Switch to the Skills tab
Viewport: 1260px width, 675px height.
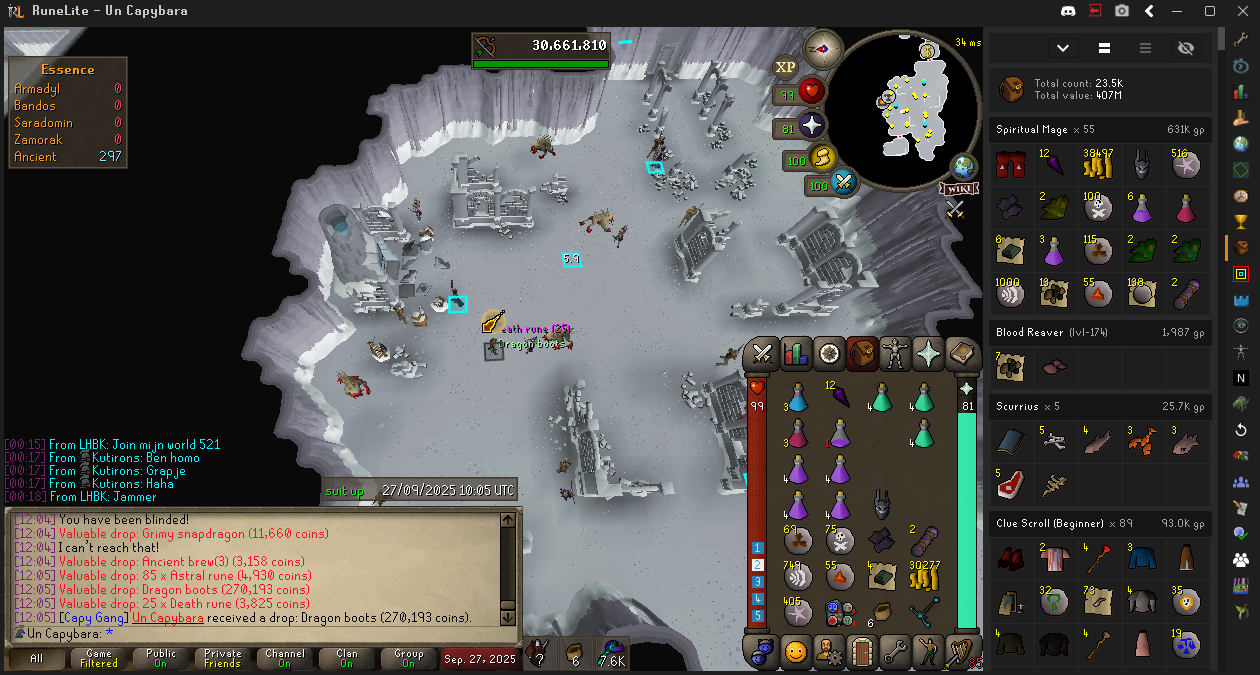[797, 353]
